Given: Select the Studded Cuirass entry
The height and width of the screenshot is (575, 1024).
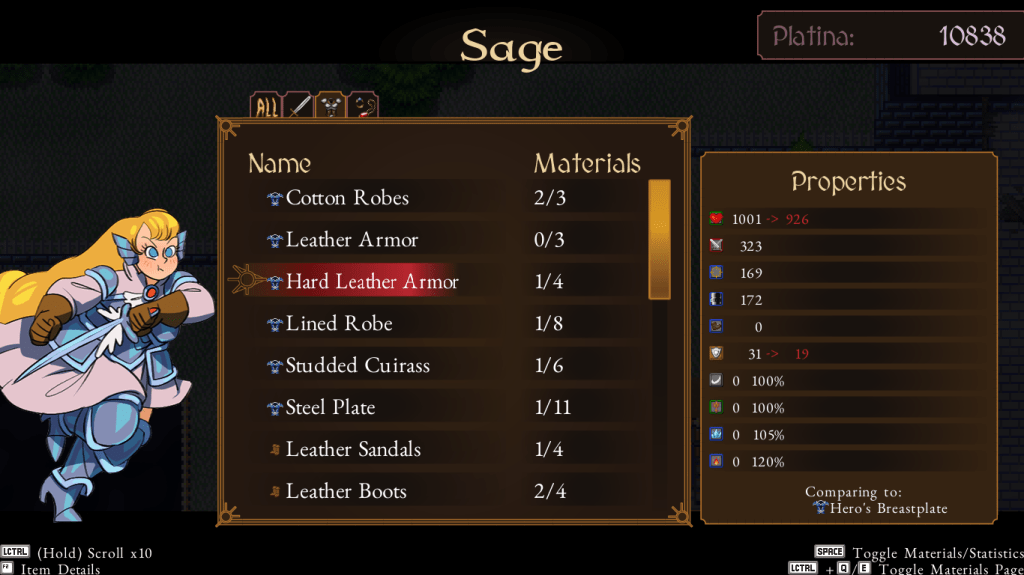Looking at the screenshot, I should 357,366.
